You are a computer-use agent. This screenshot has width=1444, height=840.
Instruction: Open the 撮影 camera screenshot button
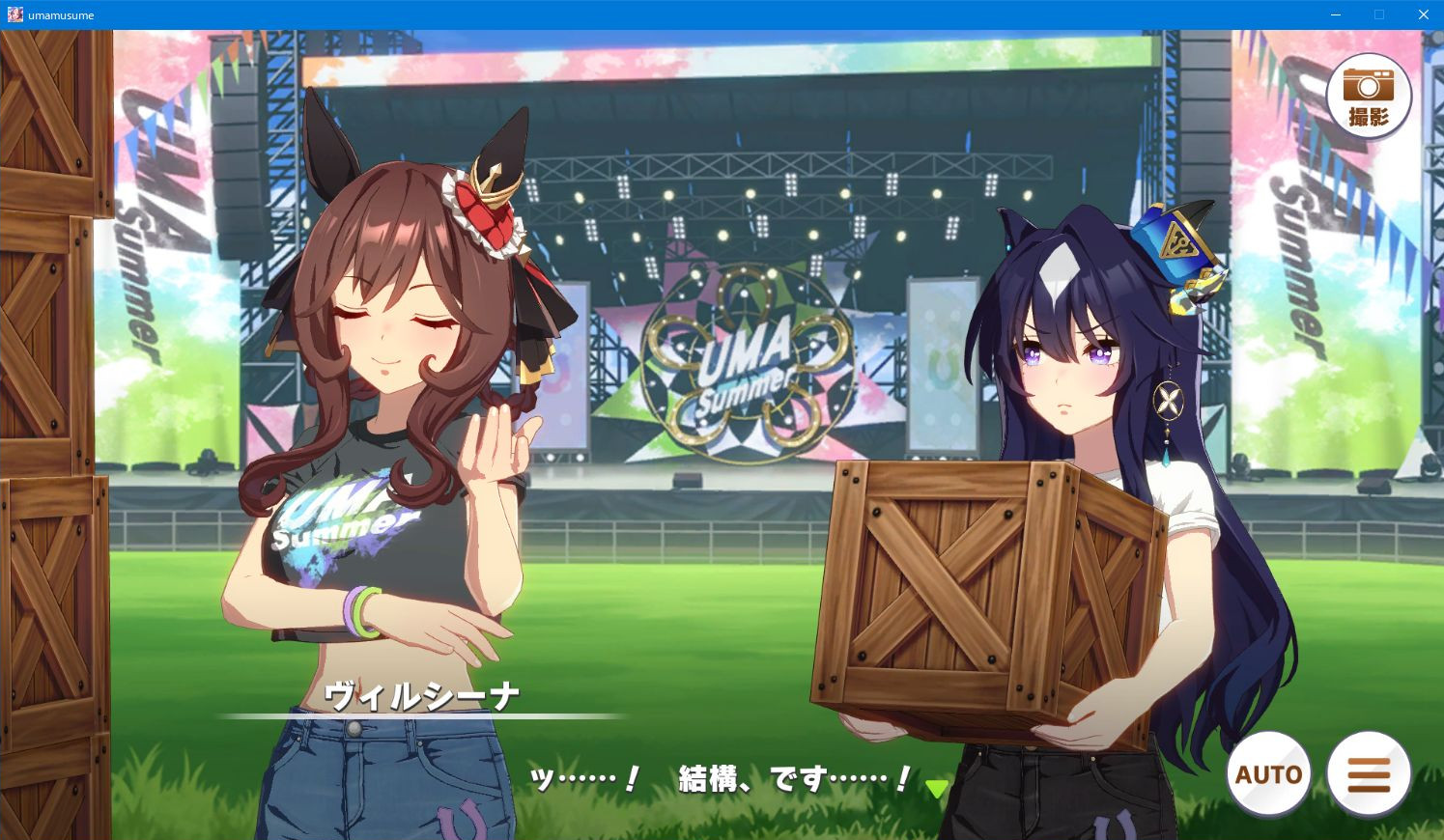tap(1368, 97)
